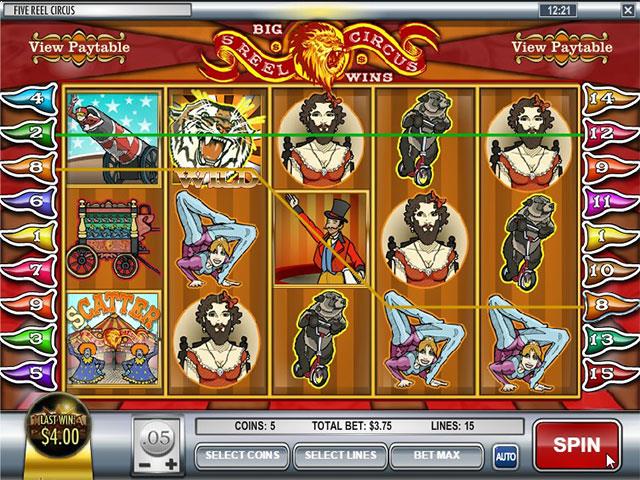
Task: Select the payline 7 flag
Action: point(28,269)
